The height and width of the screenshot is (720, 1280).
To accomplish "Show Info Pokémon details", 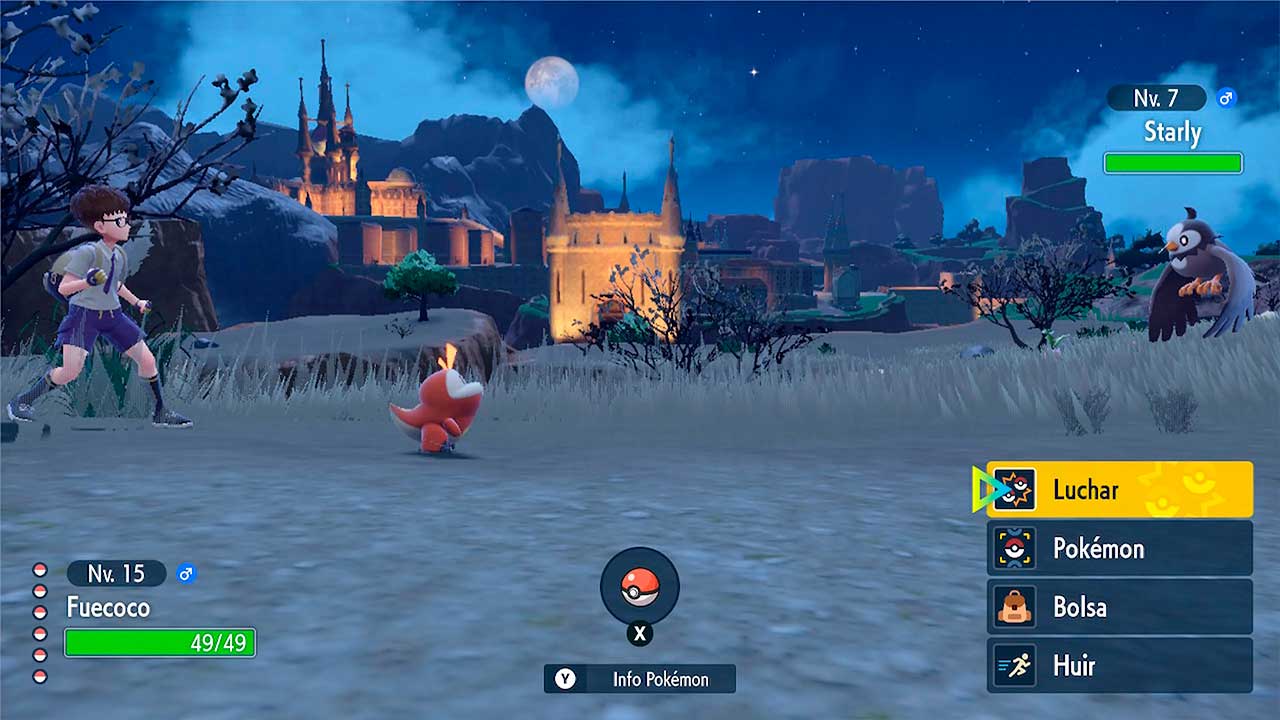I will 640,679.
